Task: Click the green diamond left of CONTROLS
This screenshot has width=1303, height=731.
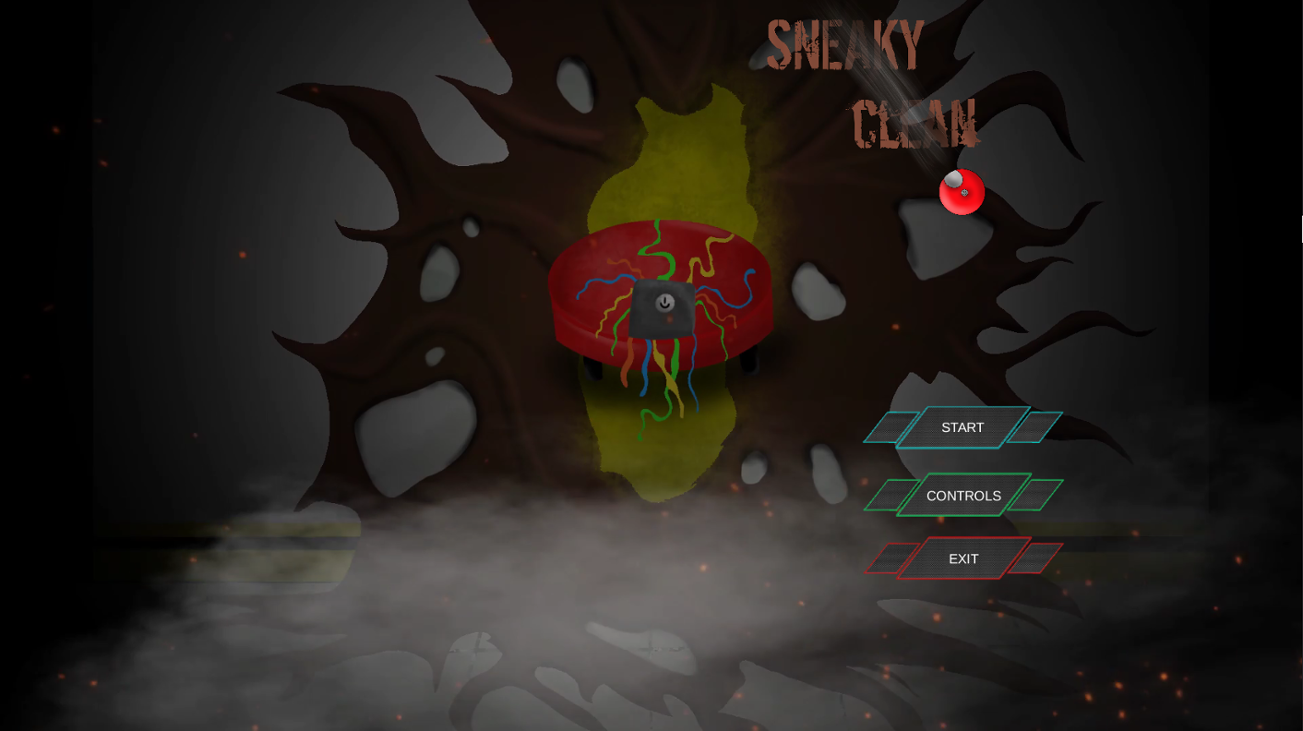Action: [893, 495]
